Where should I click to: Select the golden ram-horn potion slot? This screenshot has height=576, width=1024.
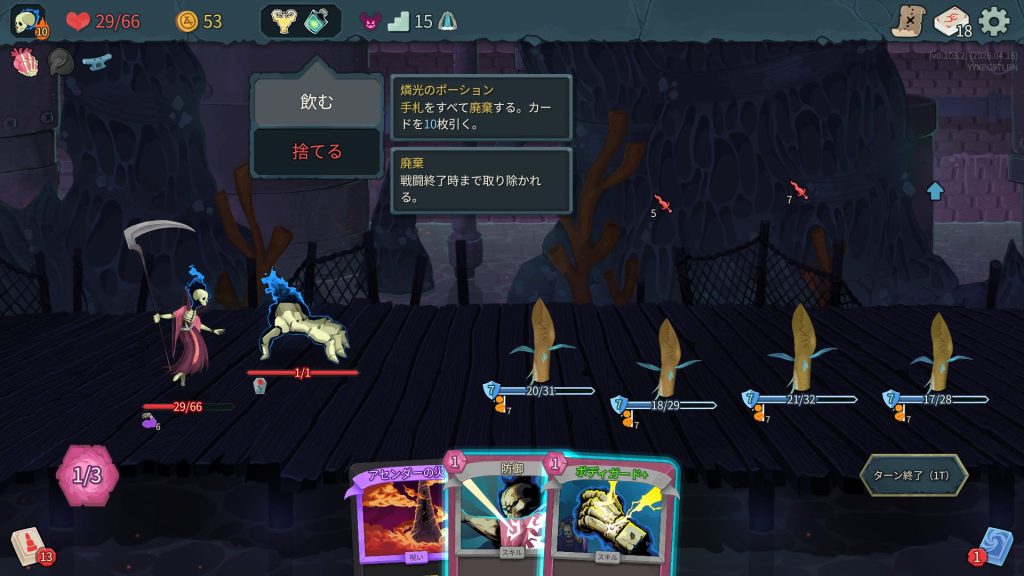pos(283,21)
